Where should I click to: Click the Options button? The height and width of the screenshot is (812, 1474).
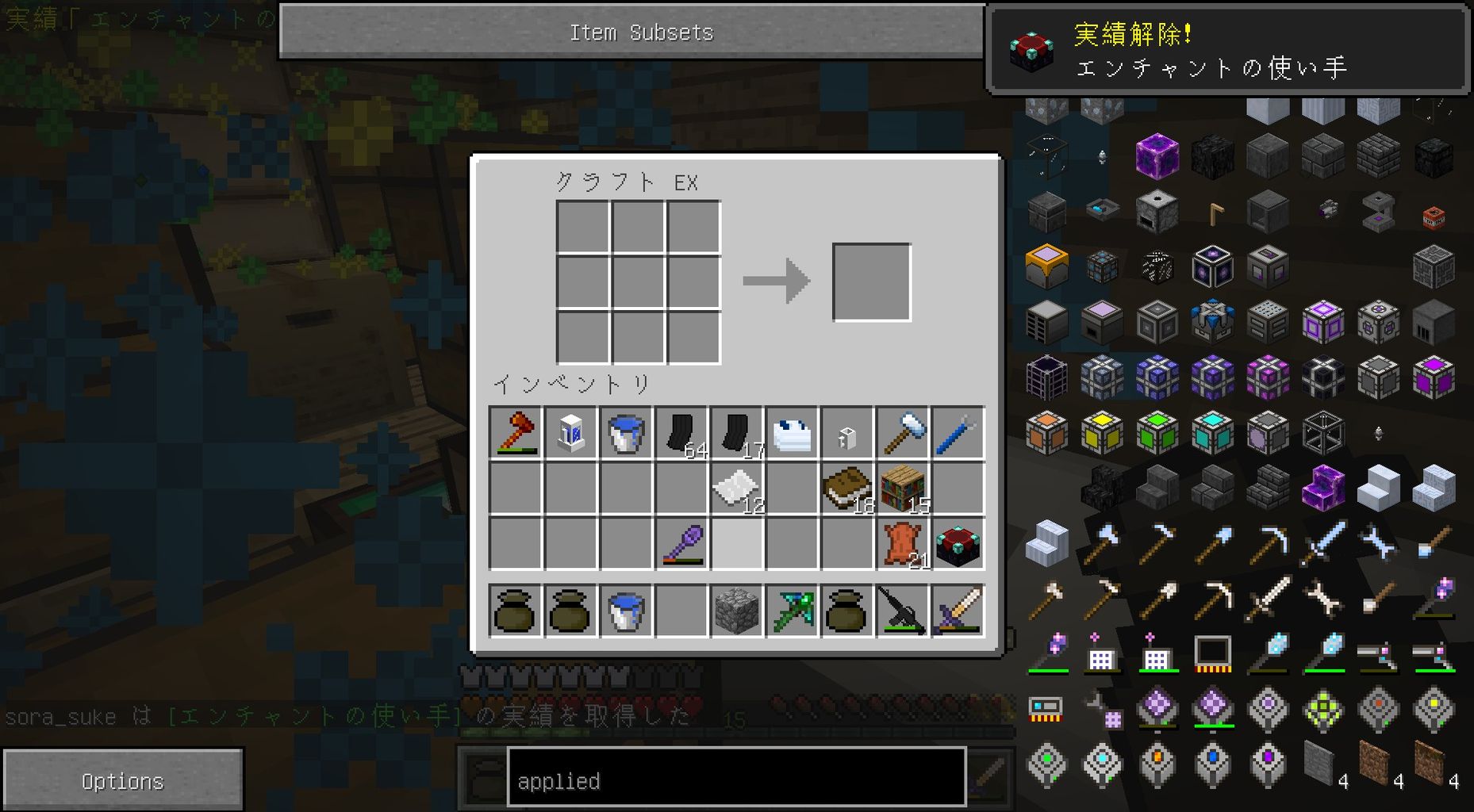(123, 779)
